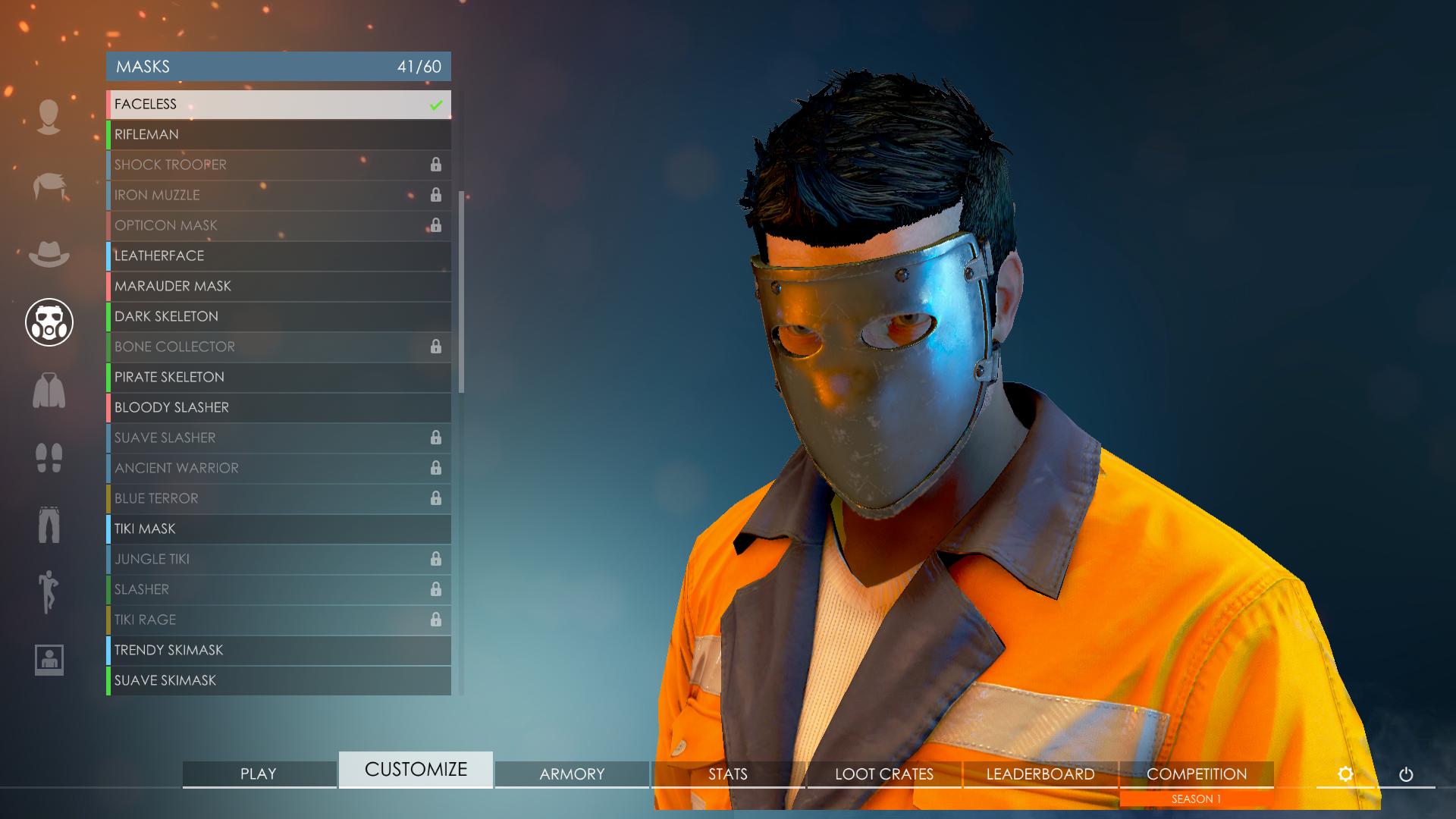Open the Loot Crates tab
The height and width of the screenshot is (819, 1456).
coord(883,774)
